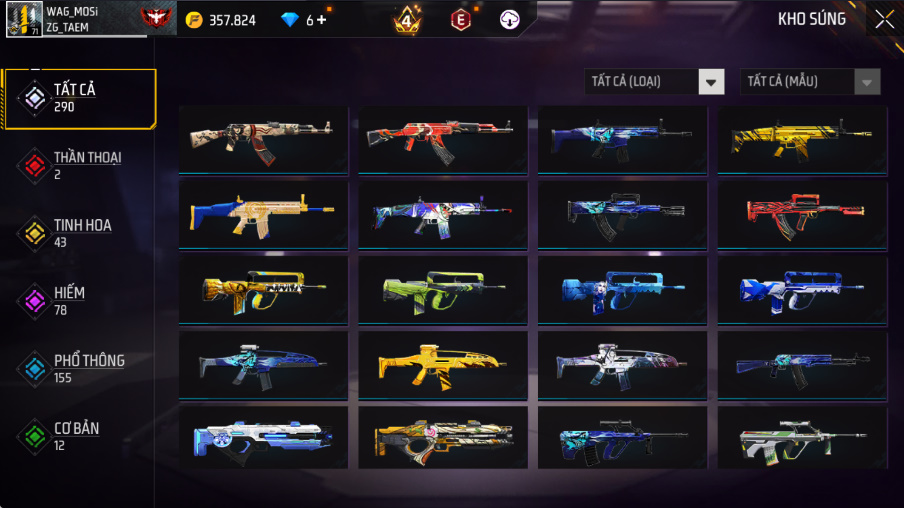The height and width of the screenshot is (508, 904).
Task: Select the blue and gold SCAR skin
Action: pos(263,213)
